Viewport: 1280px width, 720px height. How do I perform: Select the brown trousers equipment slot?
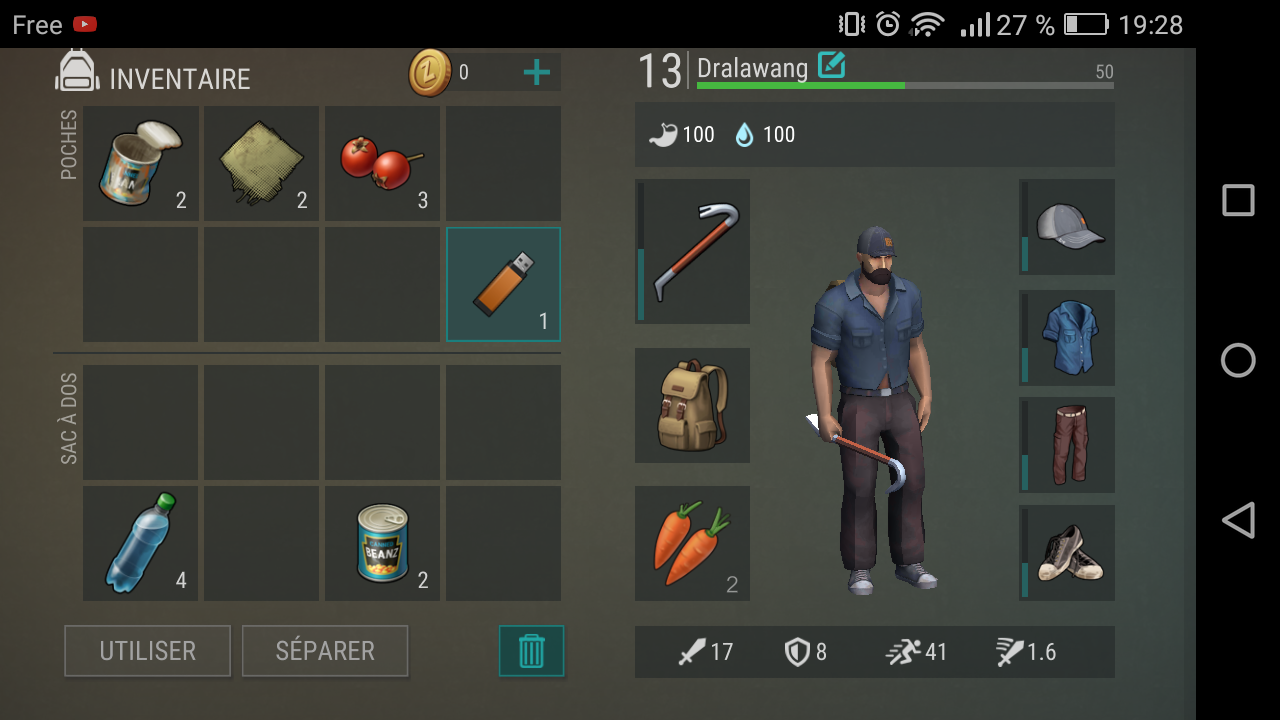(1067, 444)
